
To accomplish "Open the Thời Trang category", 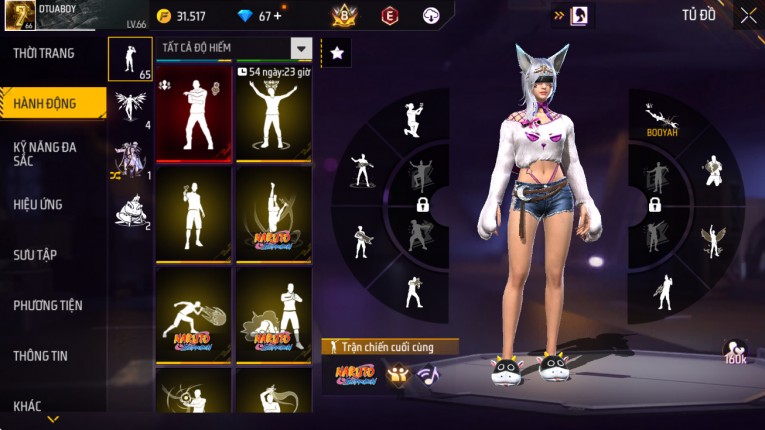I will 44,53.
